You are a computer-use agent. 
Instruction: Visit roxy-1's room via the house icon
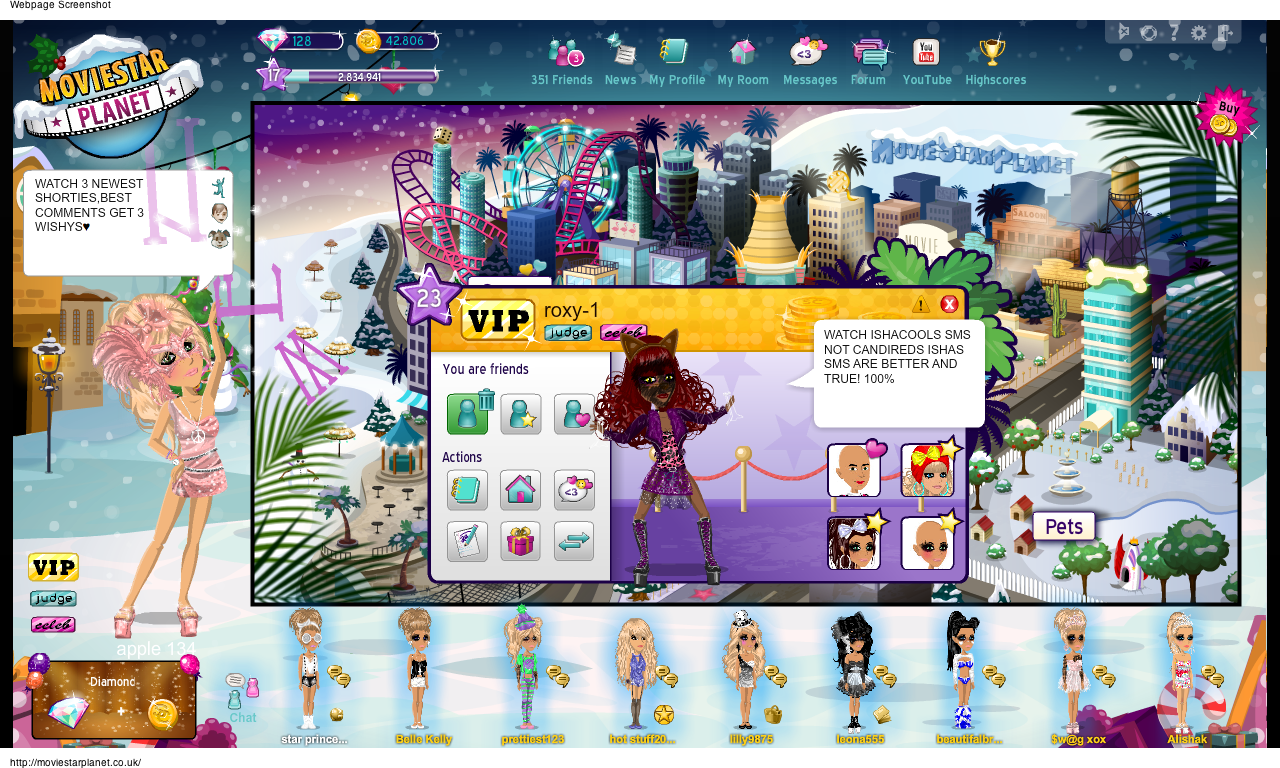[520, 490]
